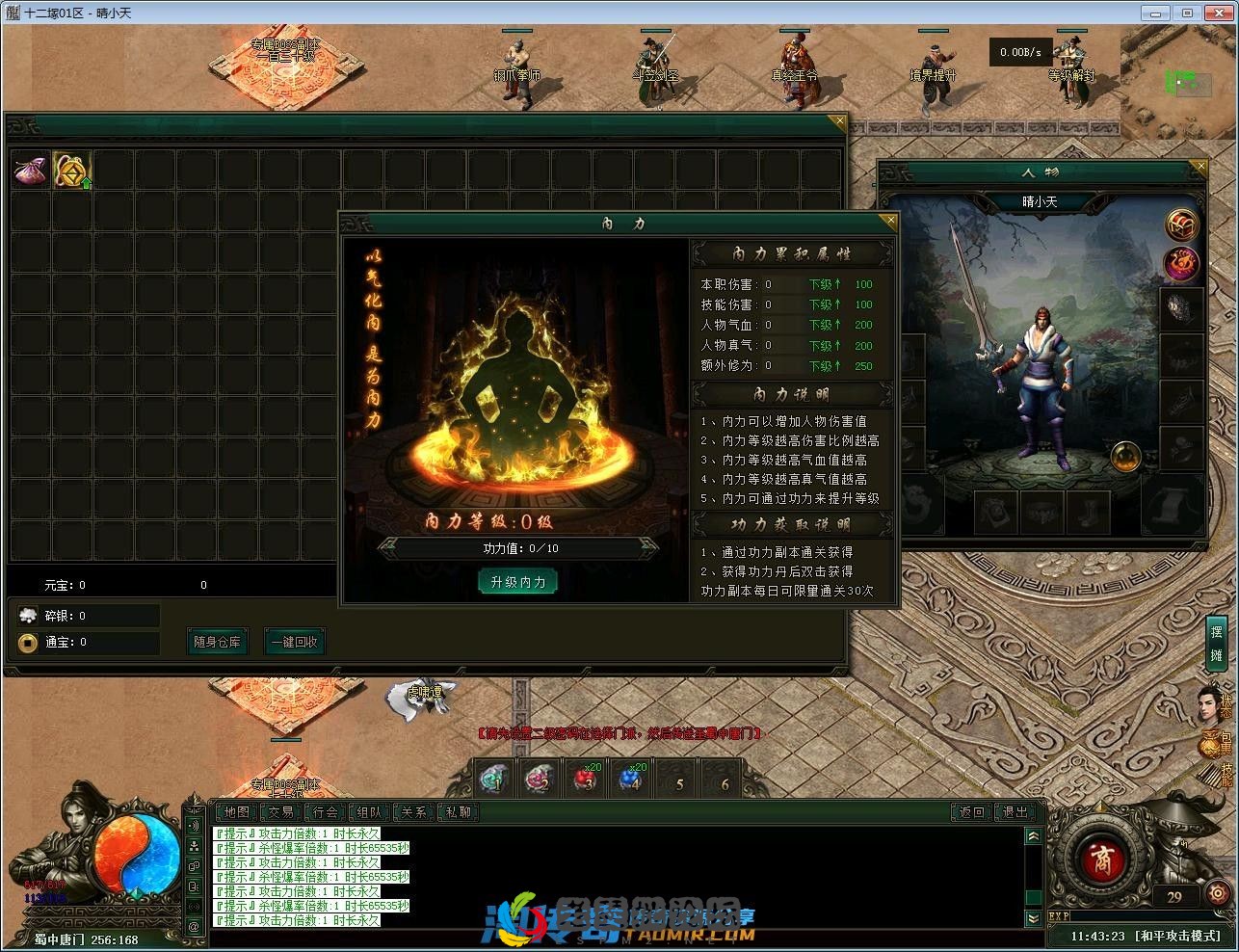The image size is (1239, 952).
Task: Switch to the 行会 guild tab
Action: click(326, 812)
